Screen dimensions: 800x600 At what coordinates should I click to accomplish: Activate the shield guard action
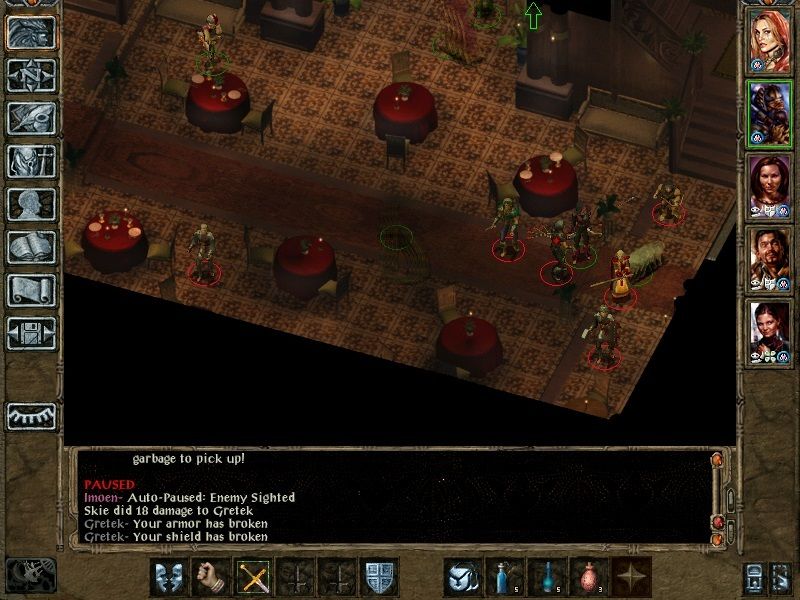[x=380, y=577]
